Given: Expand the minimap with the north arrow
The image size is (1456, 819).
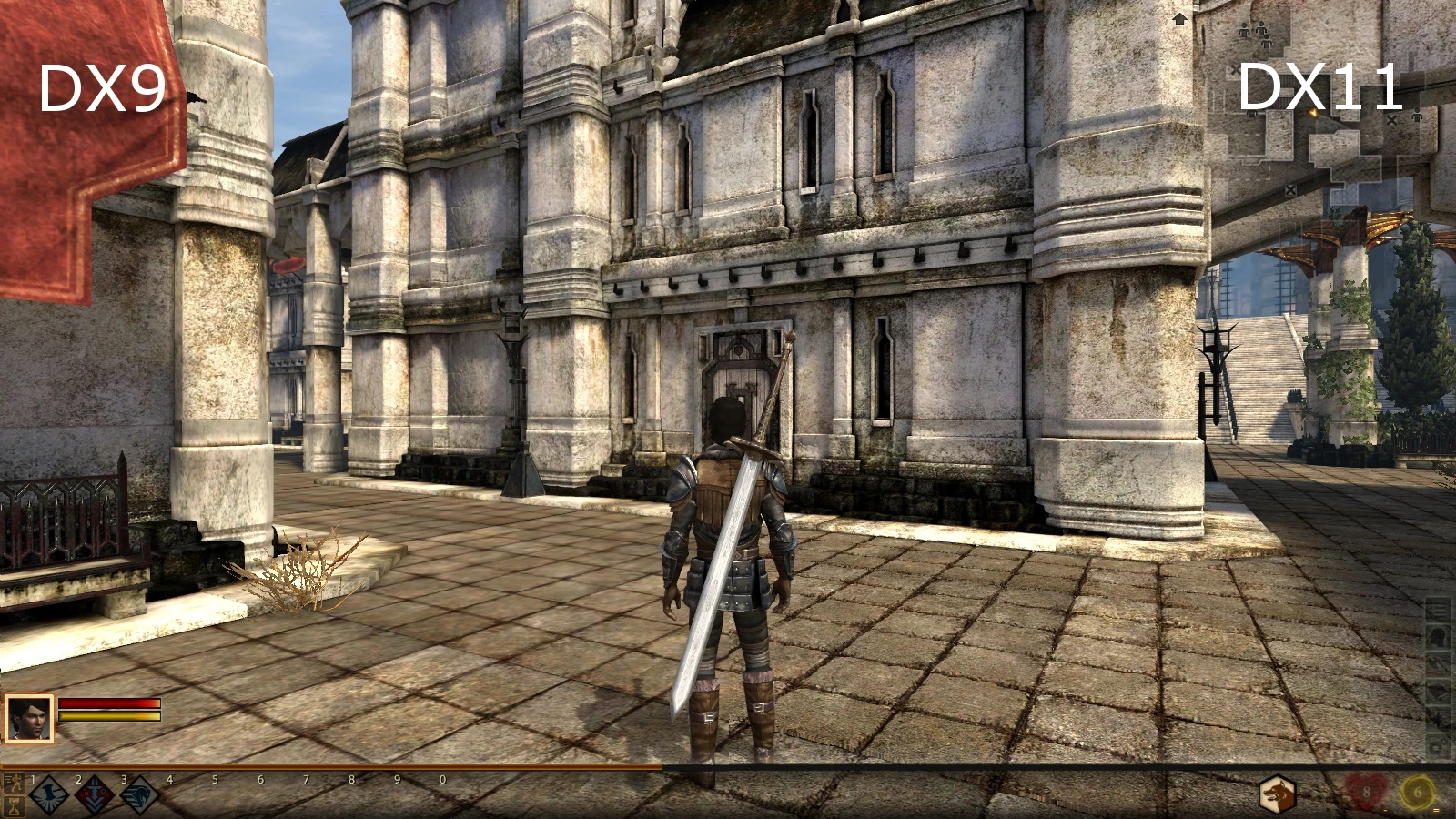Looking at the screenshot, I should point(1179,17).
